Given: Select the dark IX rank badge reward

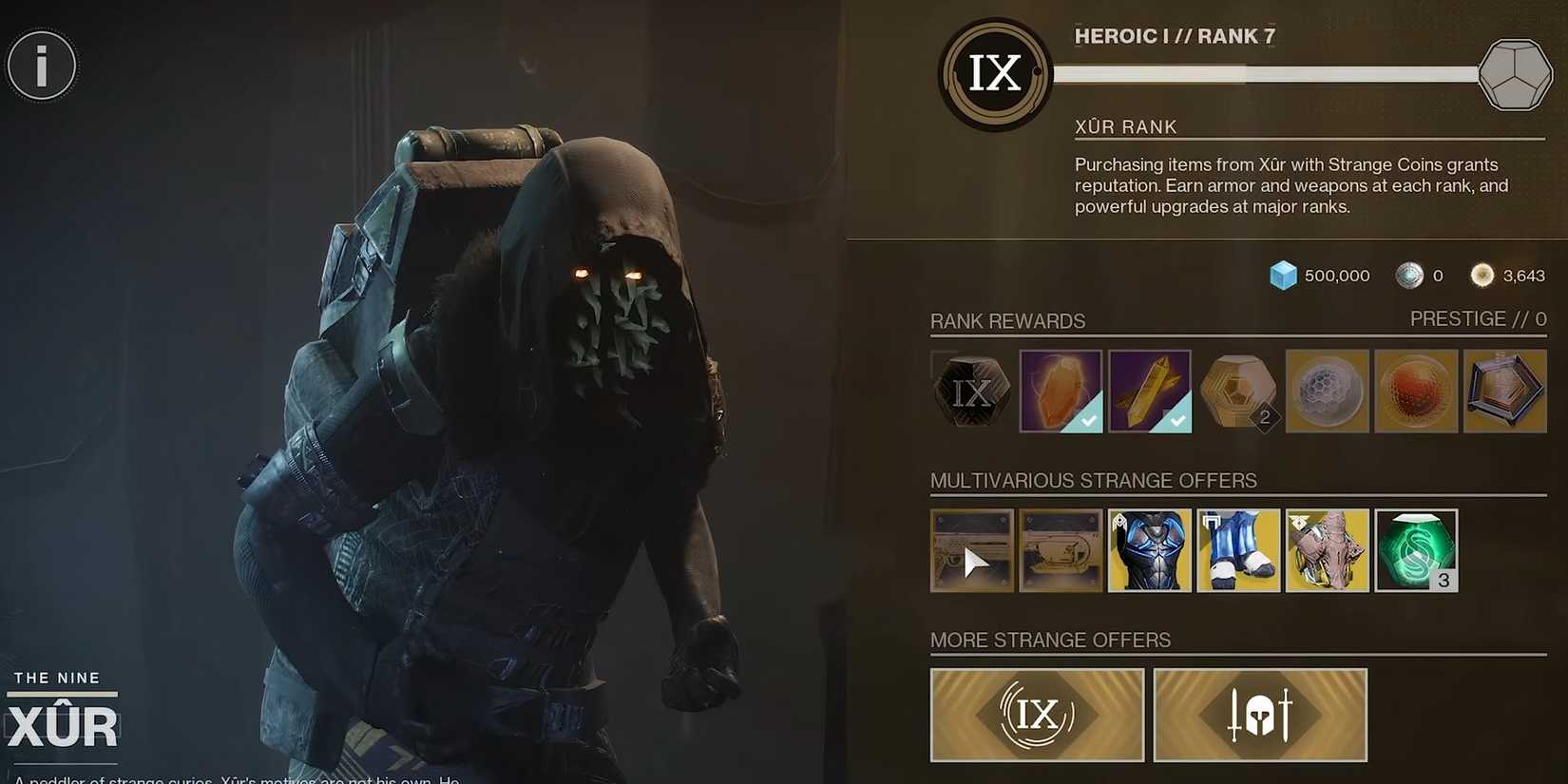Looking at the screenshot, I should click(x=971, y=391).
